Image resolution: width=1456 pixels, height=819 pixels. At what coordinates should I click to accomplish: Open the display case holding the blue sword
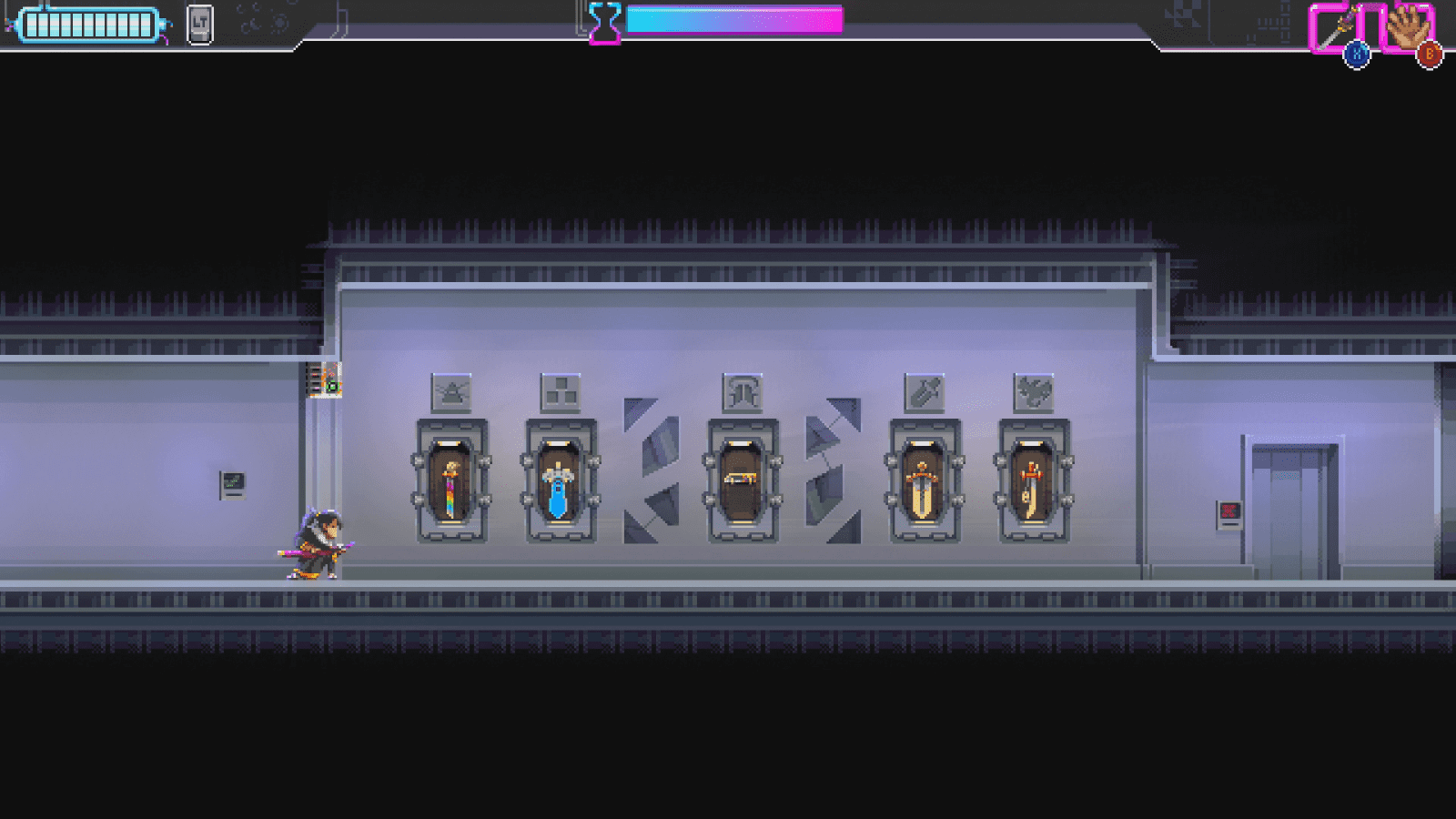tap(561, 483)
